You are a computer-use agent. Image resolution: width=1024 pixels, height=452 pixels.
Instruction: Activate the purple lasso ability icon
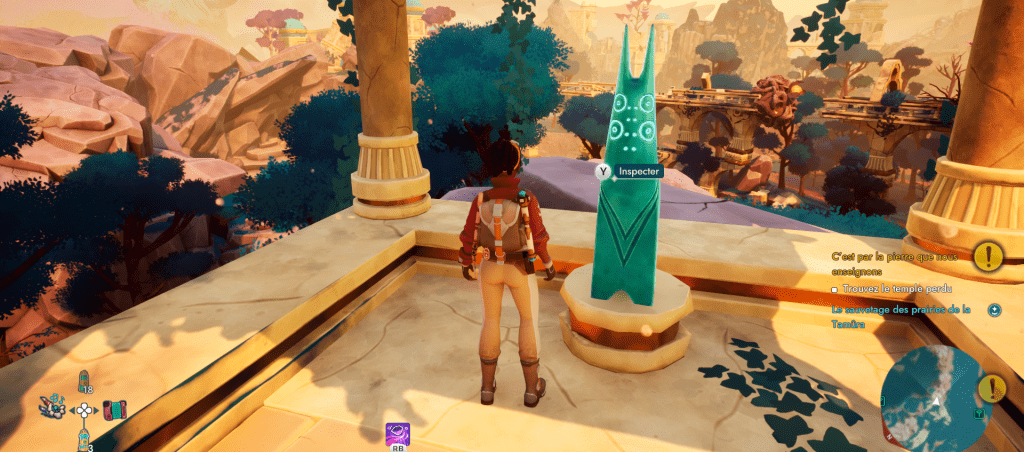(x=397, y=433)
